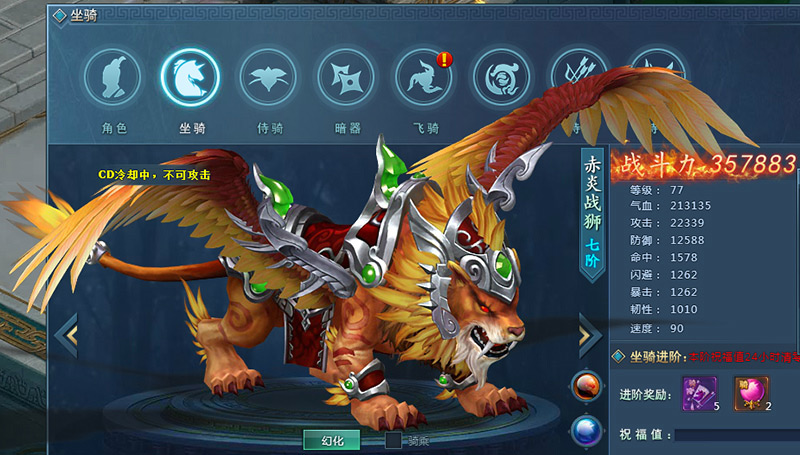Open the 侍骑 tab
Screen dimensions: 800x455
pos(268,78)
